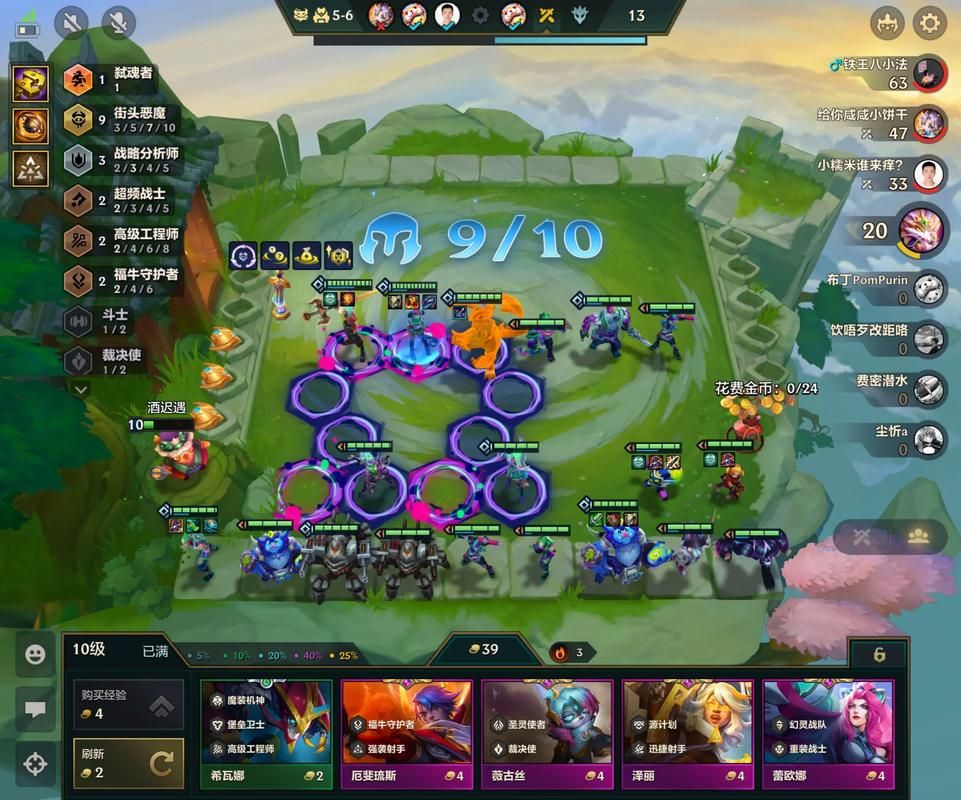Toggle the shop lock icon

coord(879,655)
